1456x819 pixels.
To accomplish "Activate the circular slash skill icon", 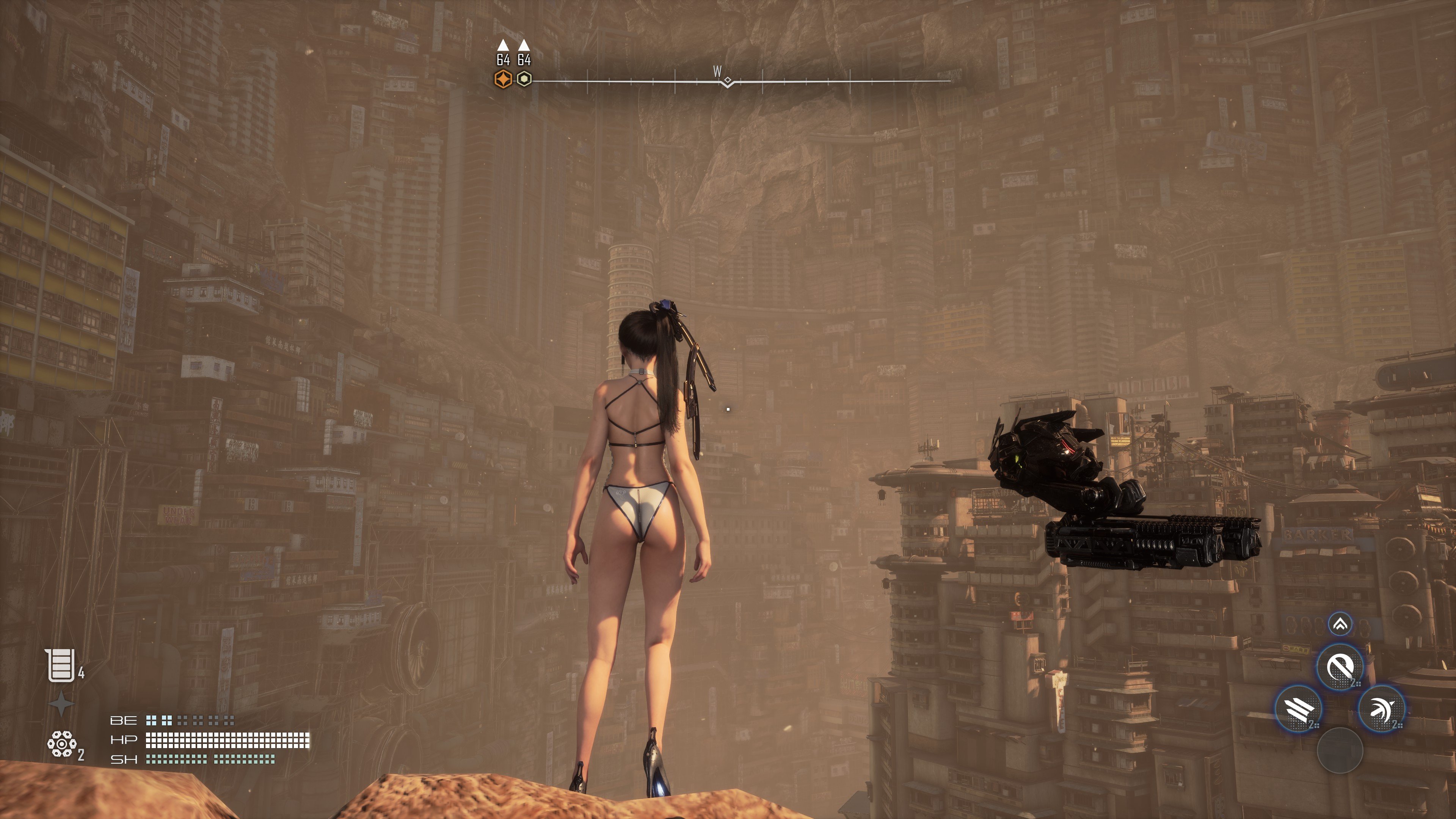I will tap(1340, 667).
